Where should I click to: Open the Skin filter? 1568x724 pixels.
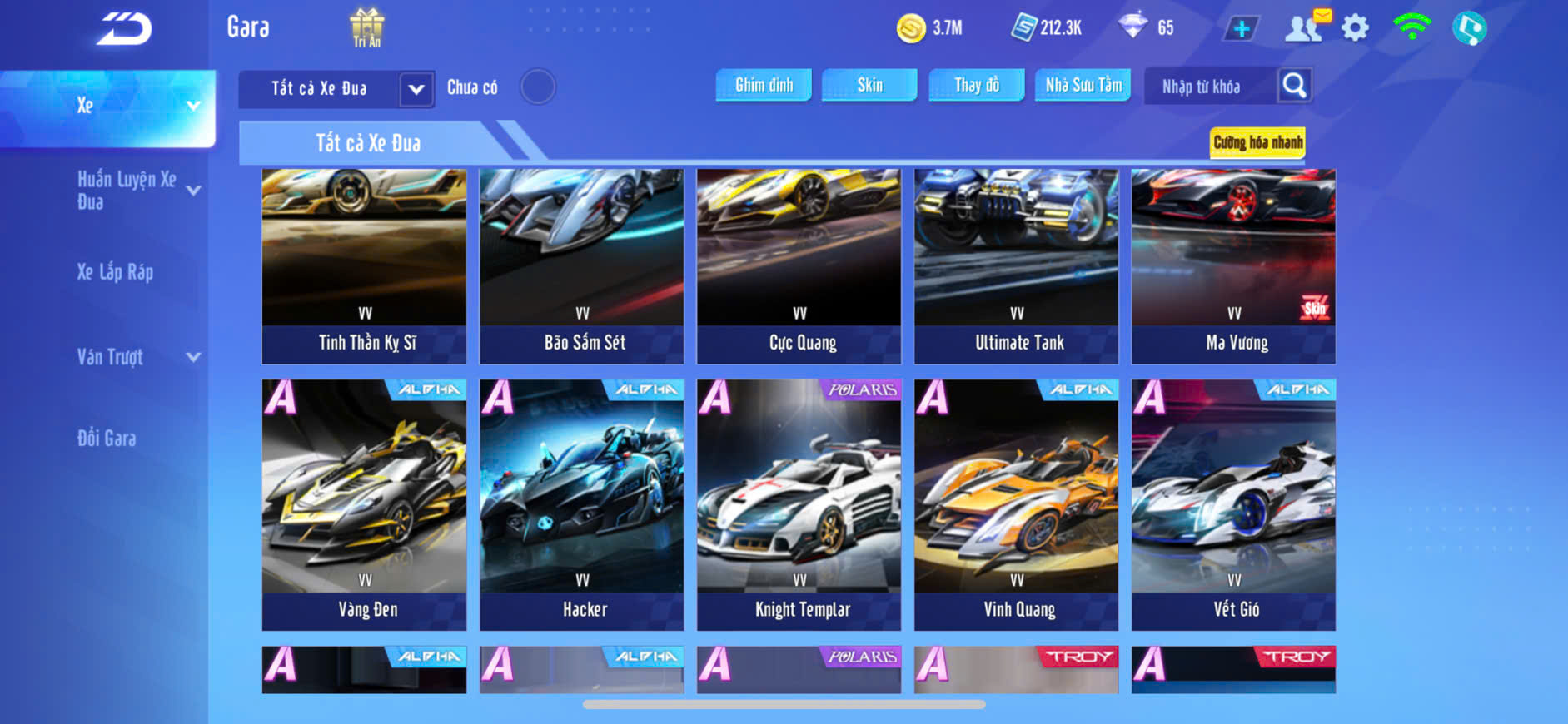coord(869,85)
